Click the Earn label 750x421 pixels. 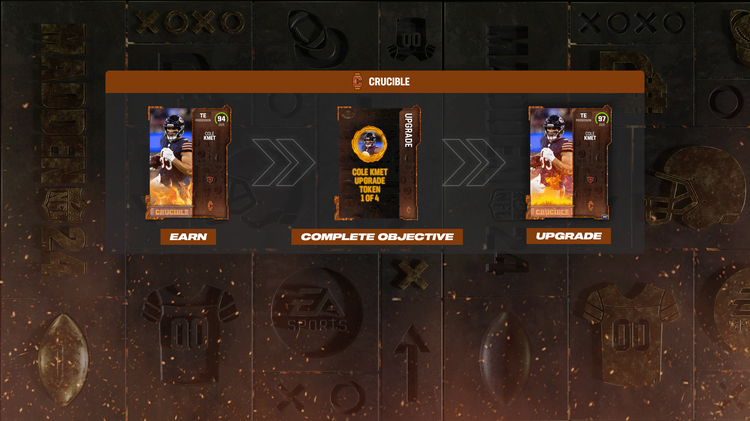(188, 237)
